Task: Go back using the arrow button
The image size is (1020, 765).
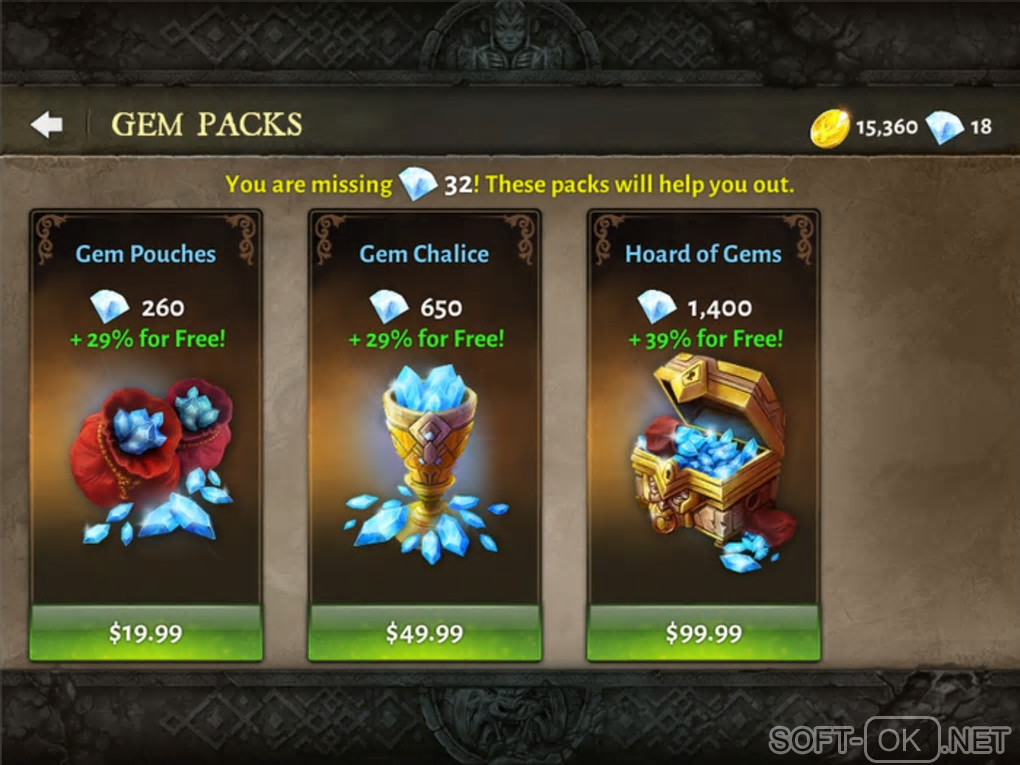Action: pos(46,125)
